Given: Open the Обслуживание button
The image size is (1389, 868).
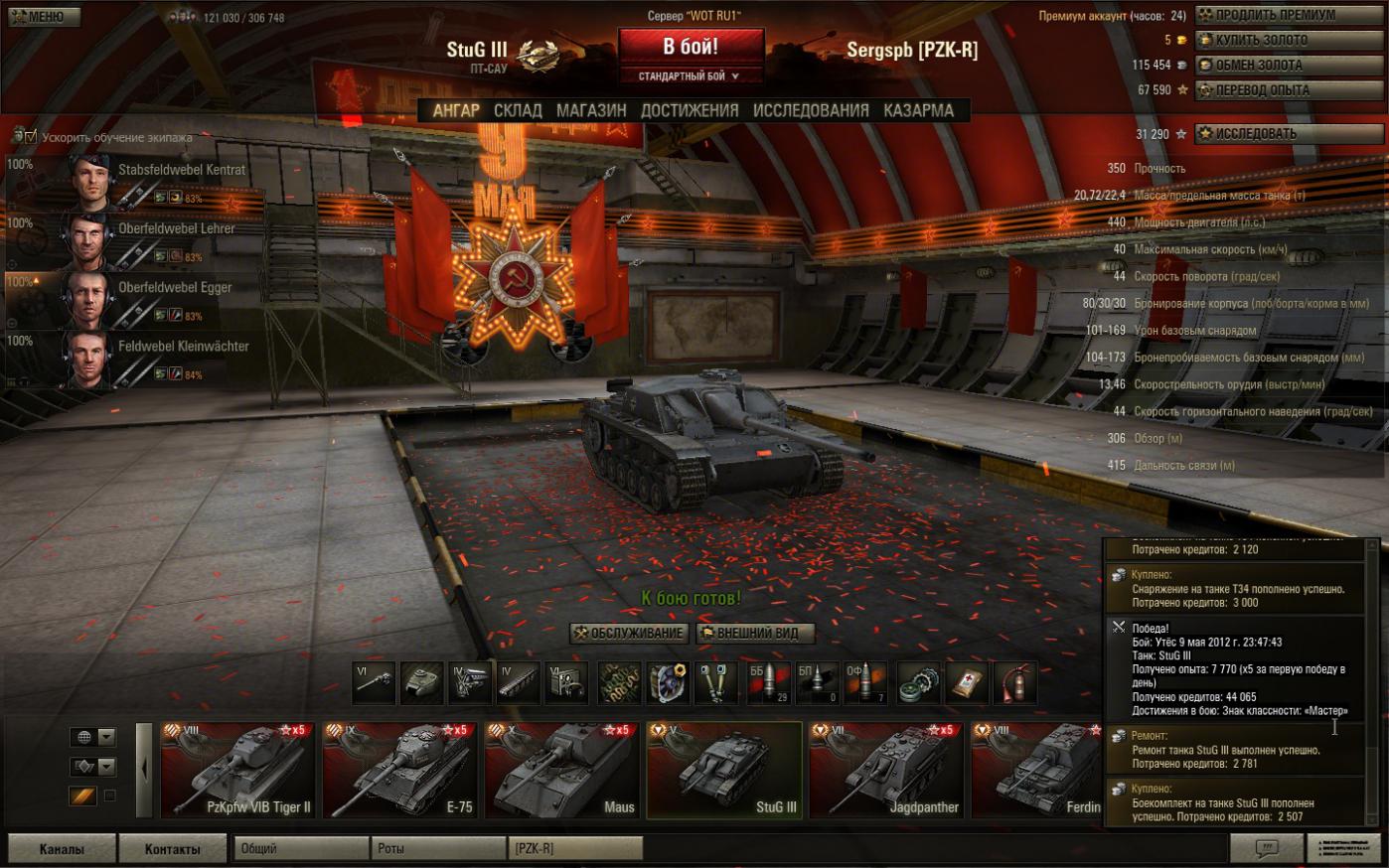Looking at the screenshot, I should click(x=630, y=633).
